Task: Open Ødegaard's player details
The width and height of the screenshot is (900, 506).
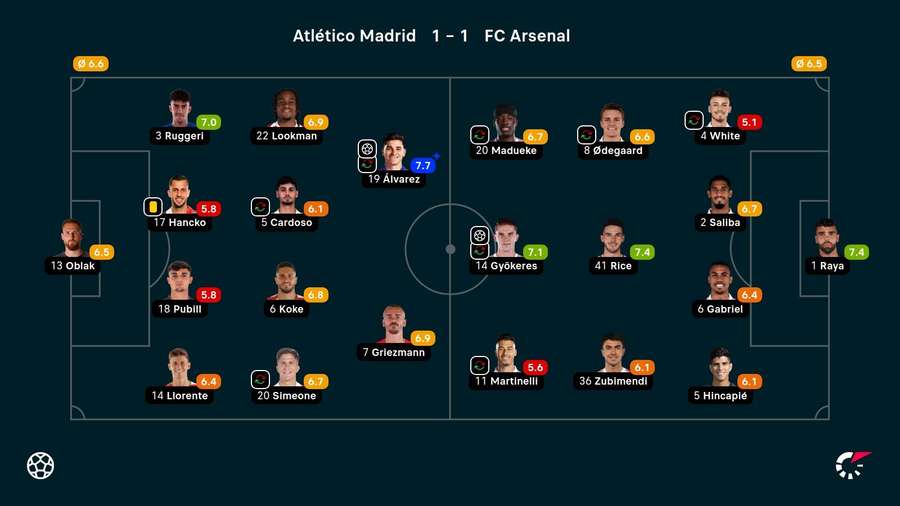Action: (x=613, y=125)
